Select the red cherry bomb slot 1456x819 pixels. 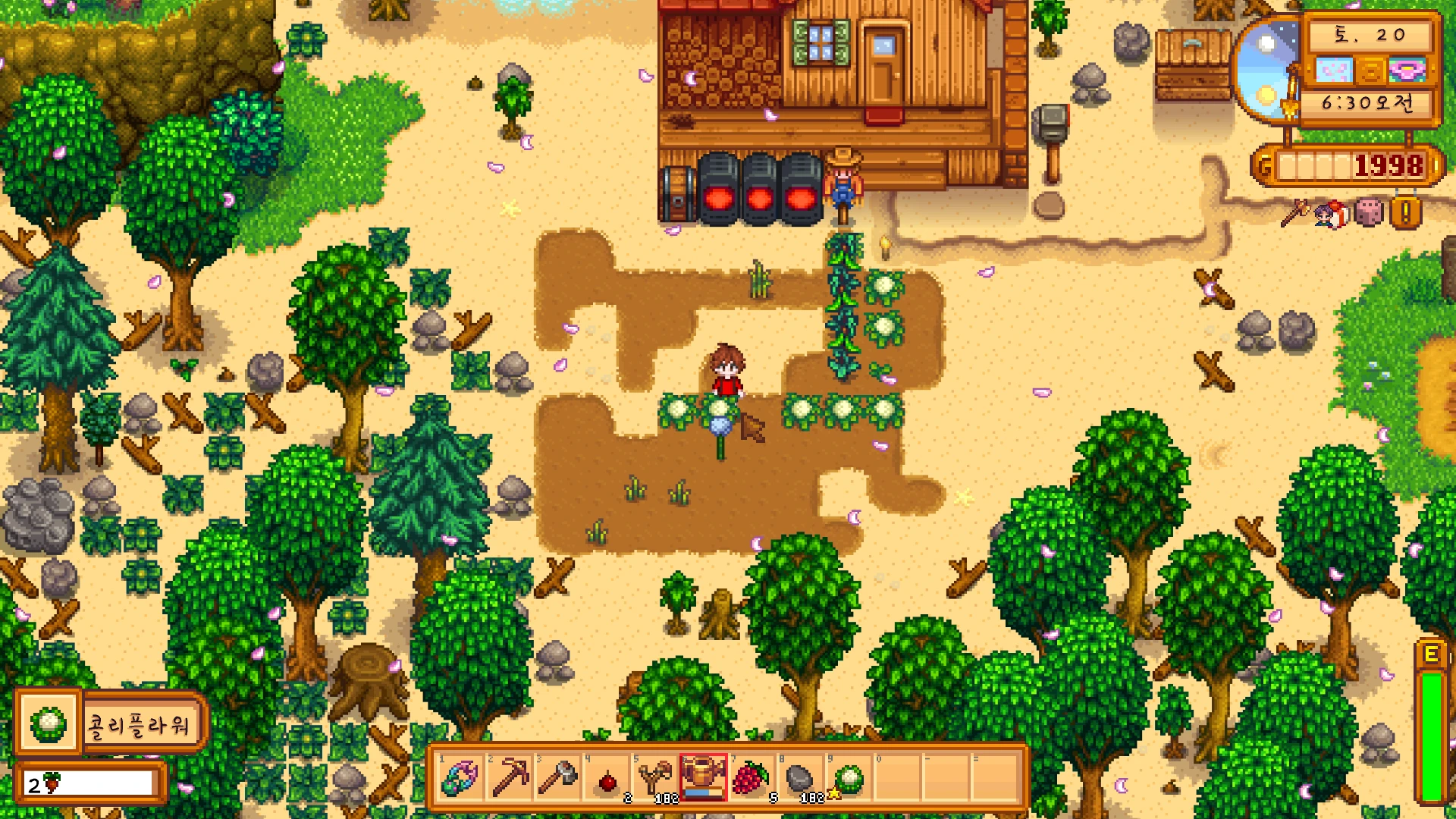(607, 779)
